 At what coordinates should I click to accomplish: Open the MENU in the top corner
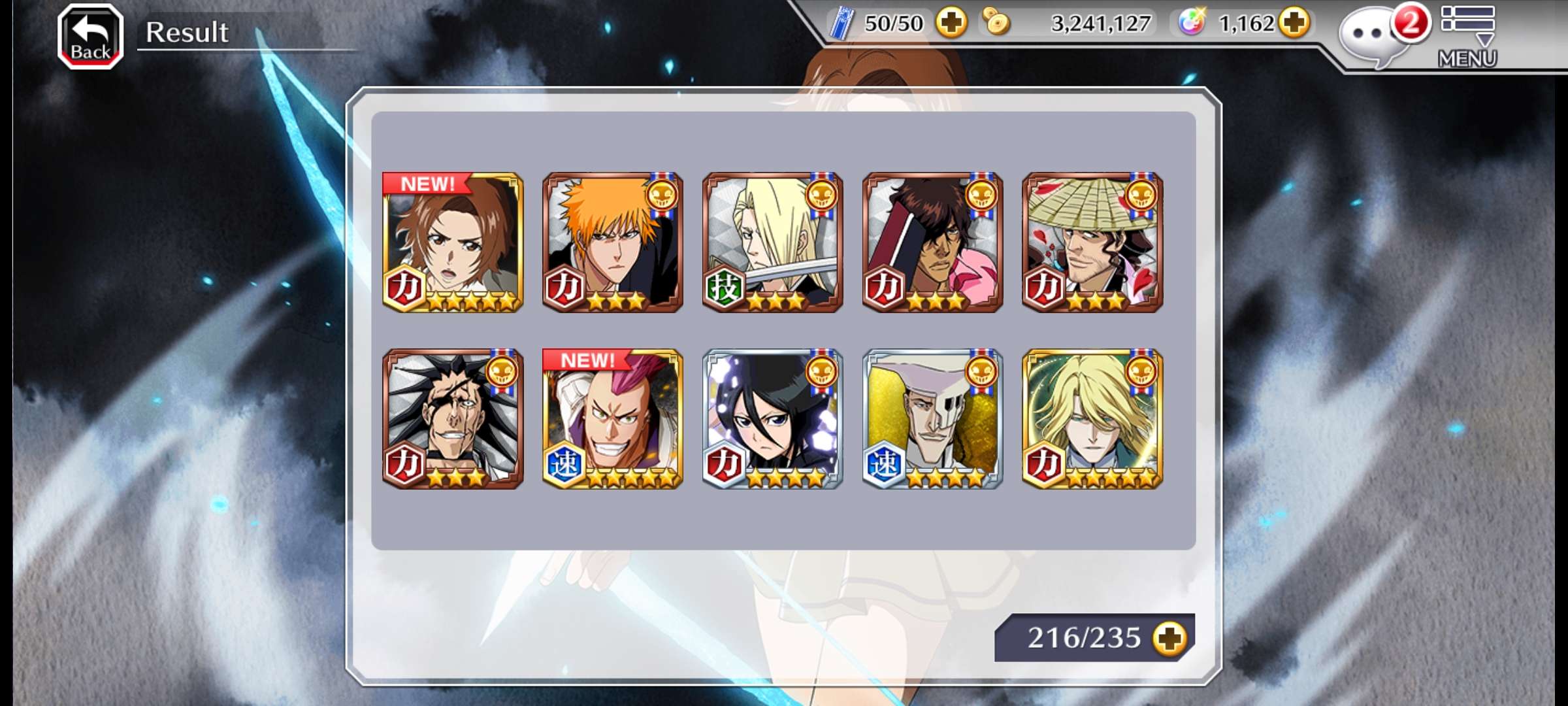coord(1467,37)
